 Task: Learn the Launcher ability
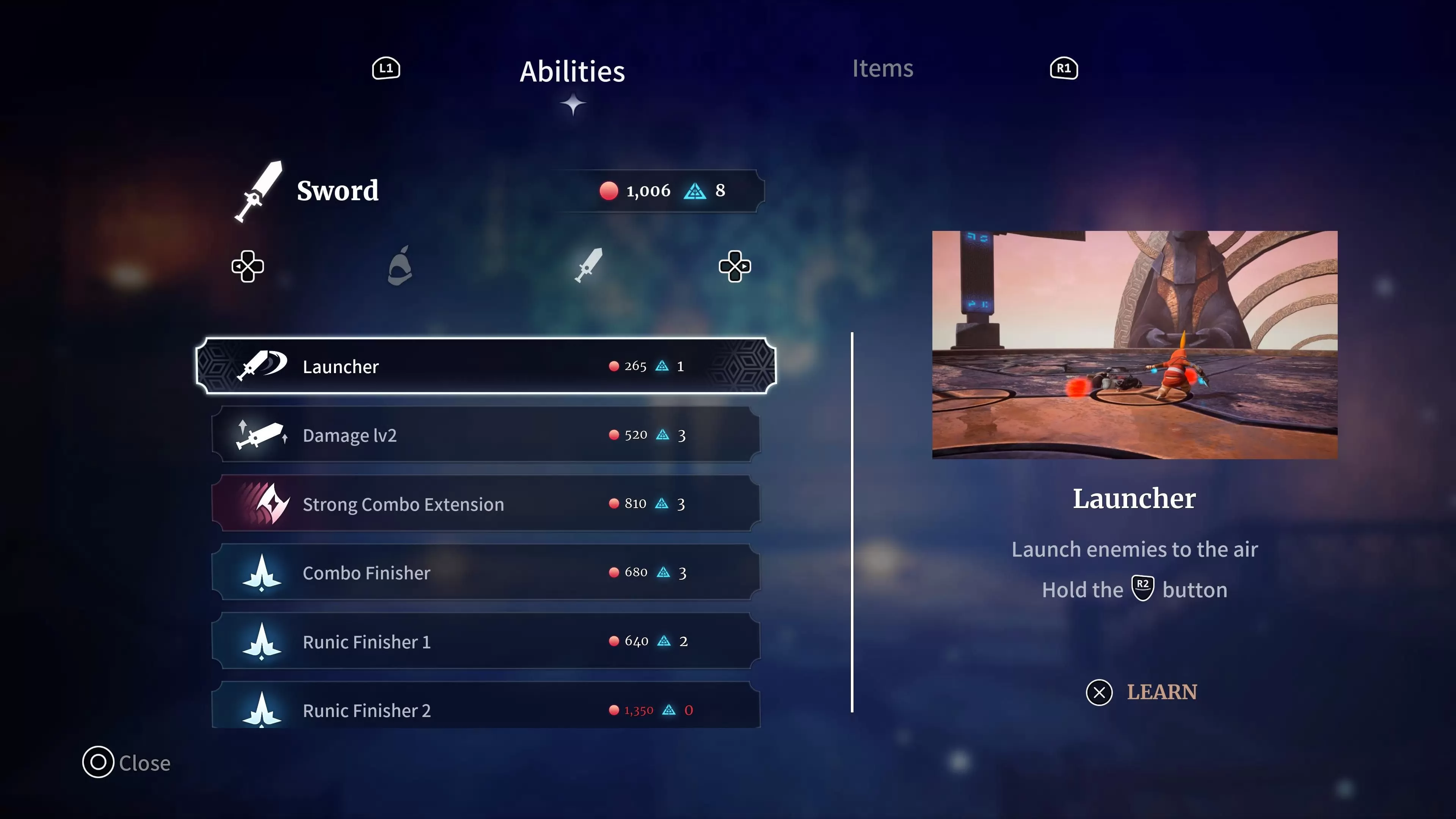[1142, 692]
